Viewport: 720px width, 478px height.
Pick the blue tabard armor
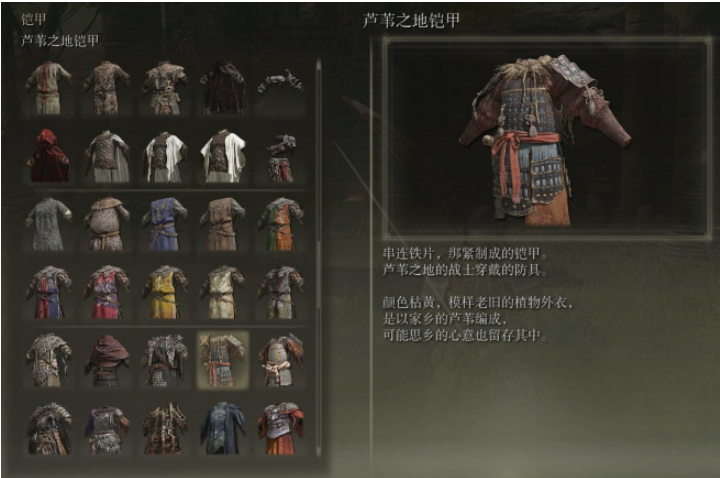[x=164, y=222]
